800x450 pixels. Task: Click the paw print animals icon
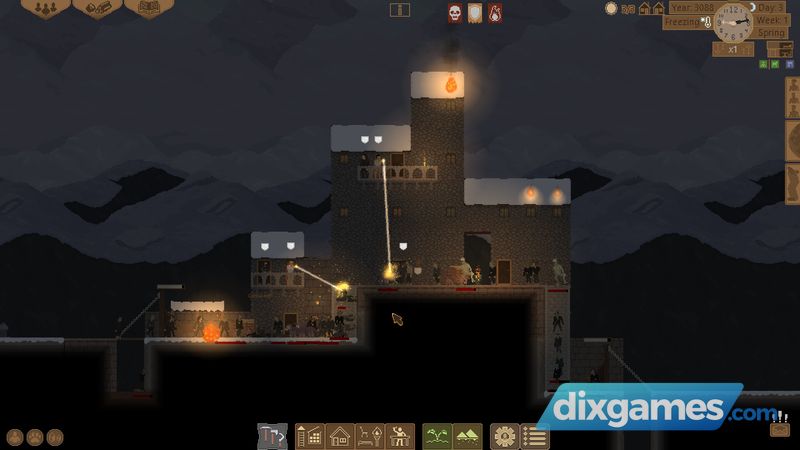[35, 437]
